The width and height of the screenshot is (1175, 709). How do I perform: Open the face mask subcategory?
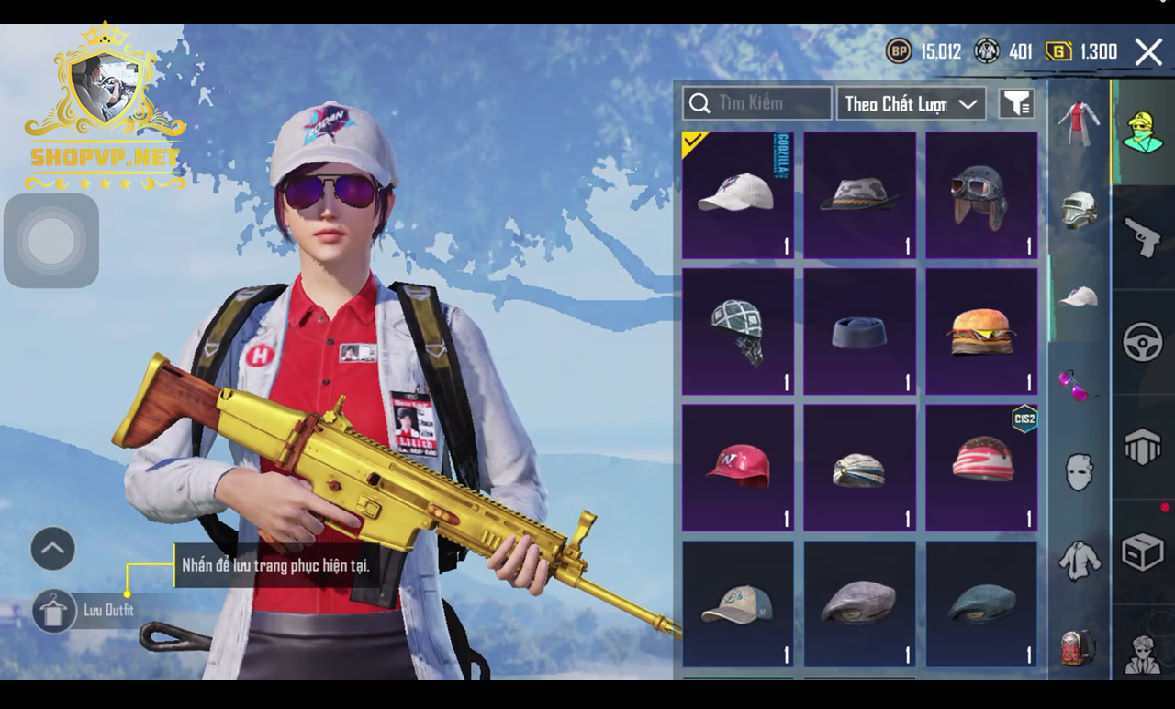(1079, 472)
